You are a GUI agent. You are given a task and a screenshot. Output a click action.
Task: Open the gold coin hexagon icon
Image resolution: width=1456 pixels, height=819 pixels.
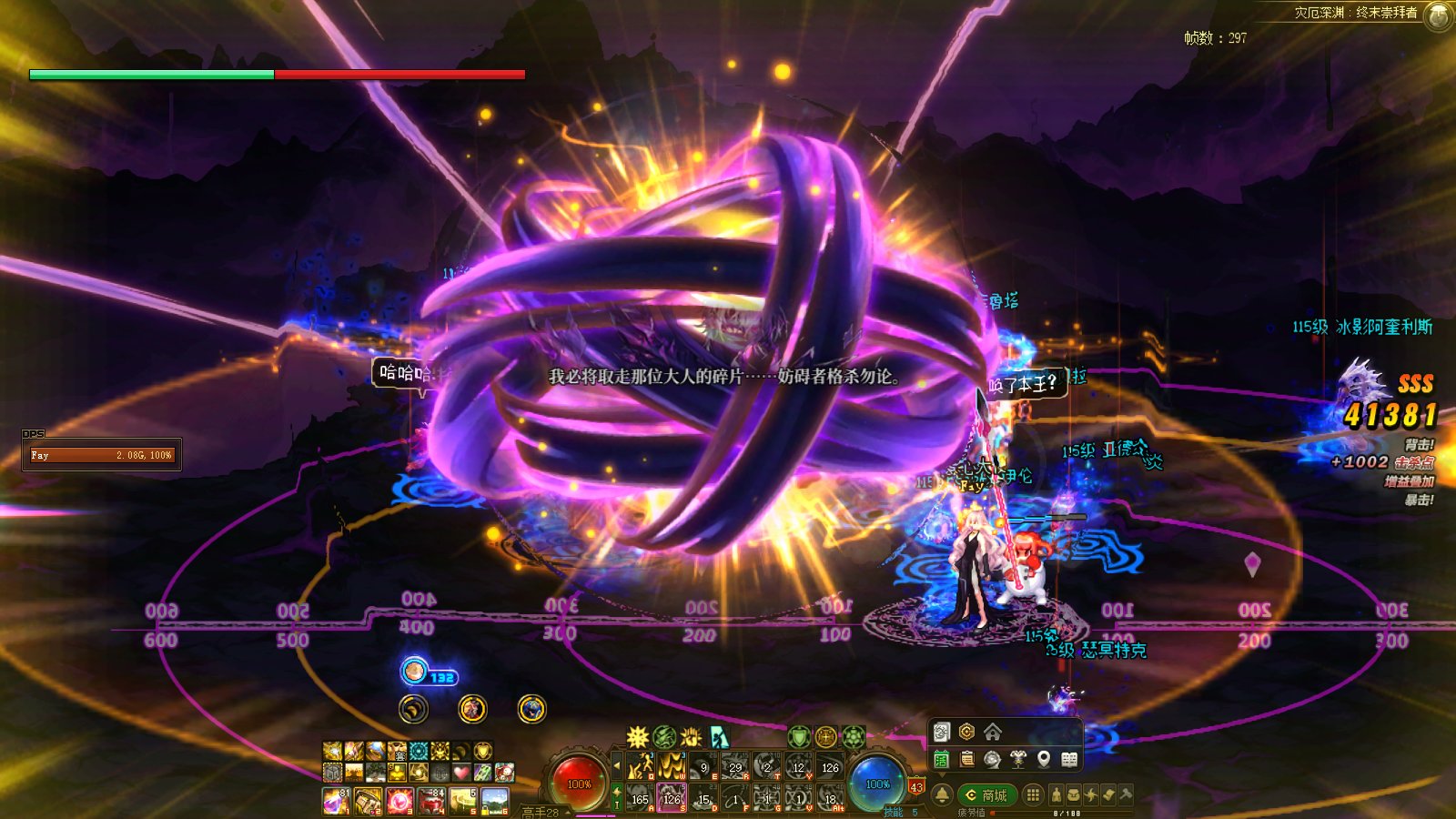(966, 732)
